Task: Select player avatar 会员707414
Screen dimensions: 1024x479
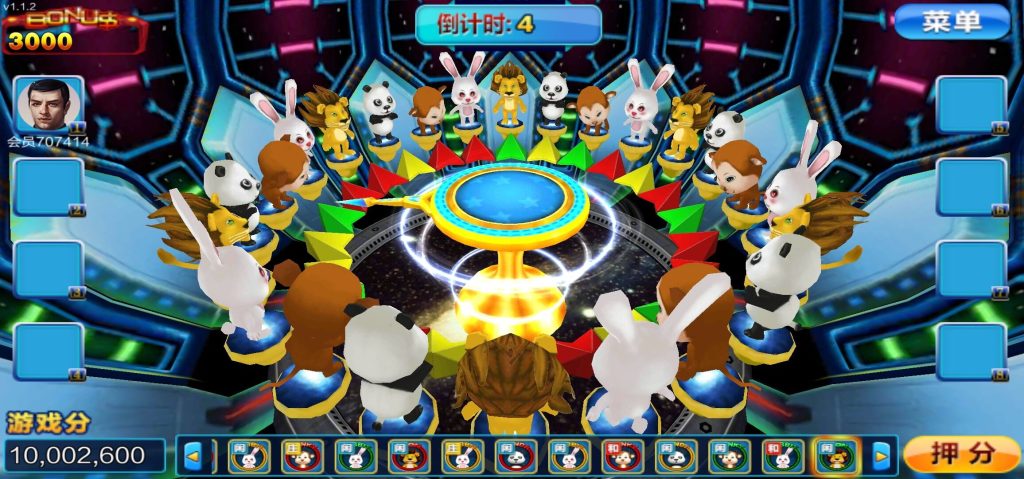Action: pyautogui.click(x=48, y=104)
